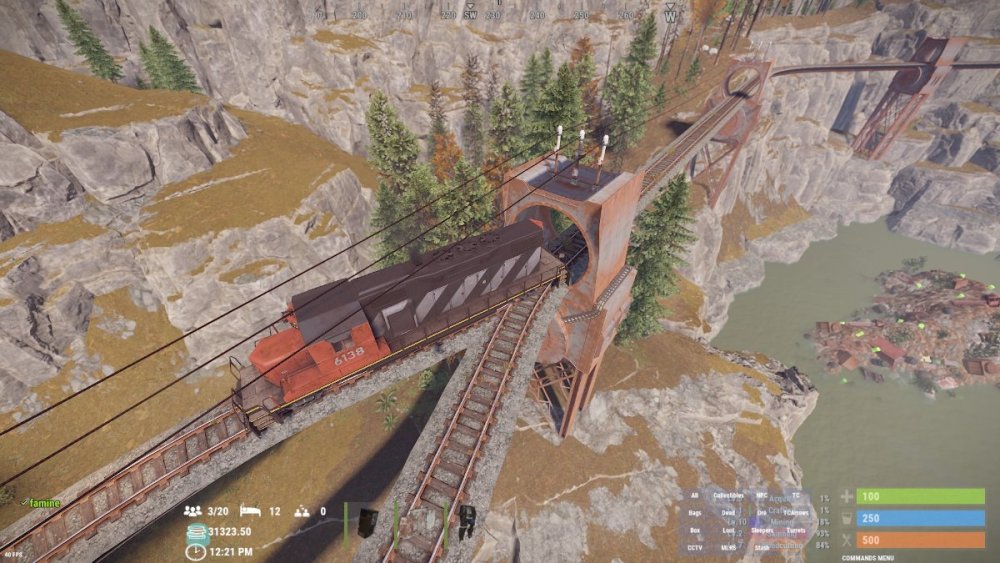Enable the Box filter
Image resolution: width=1000 pixels, height=563 pixels.
695,530
